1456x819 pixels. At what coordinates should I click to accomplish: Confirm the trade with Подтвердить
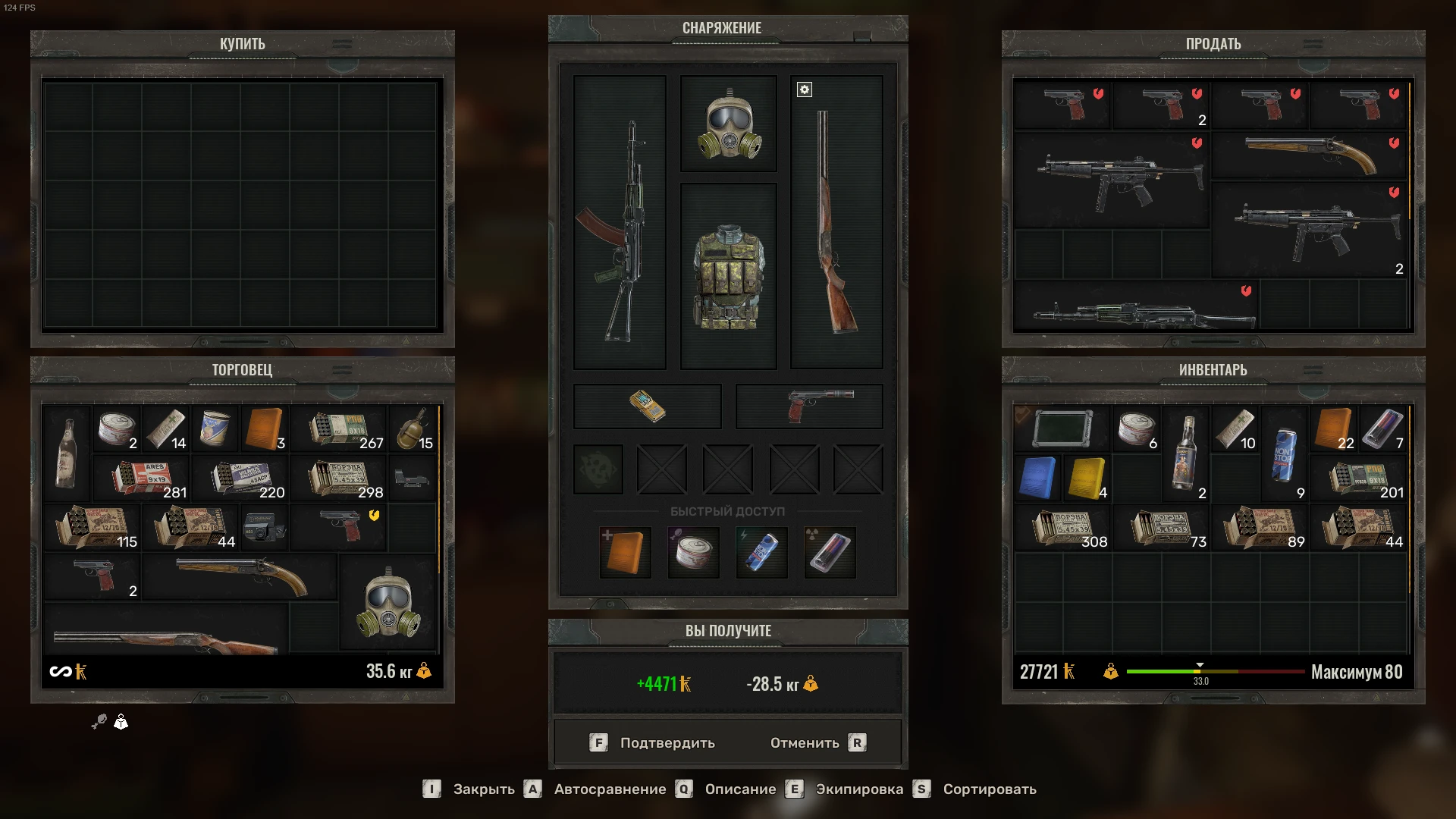pos(653,743)
